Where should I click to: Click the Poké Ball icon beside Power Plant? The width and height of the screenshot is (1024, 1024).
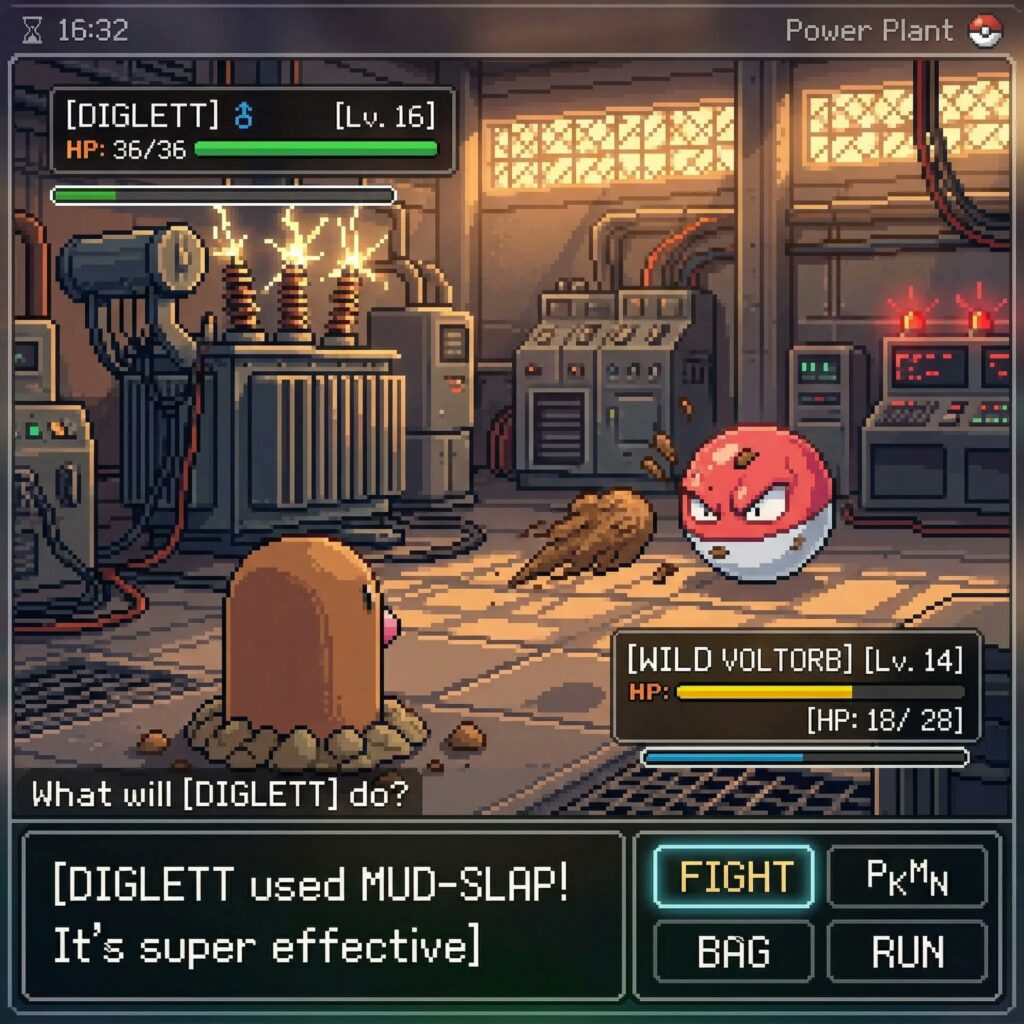pos(985,31)
